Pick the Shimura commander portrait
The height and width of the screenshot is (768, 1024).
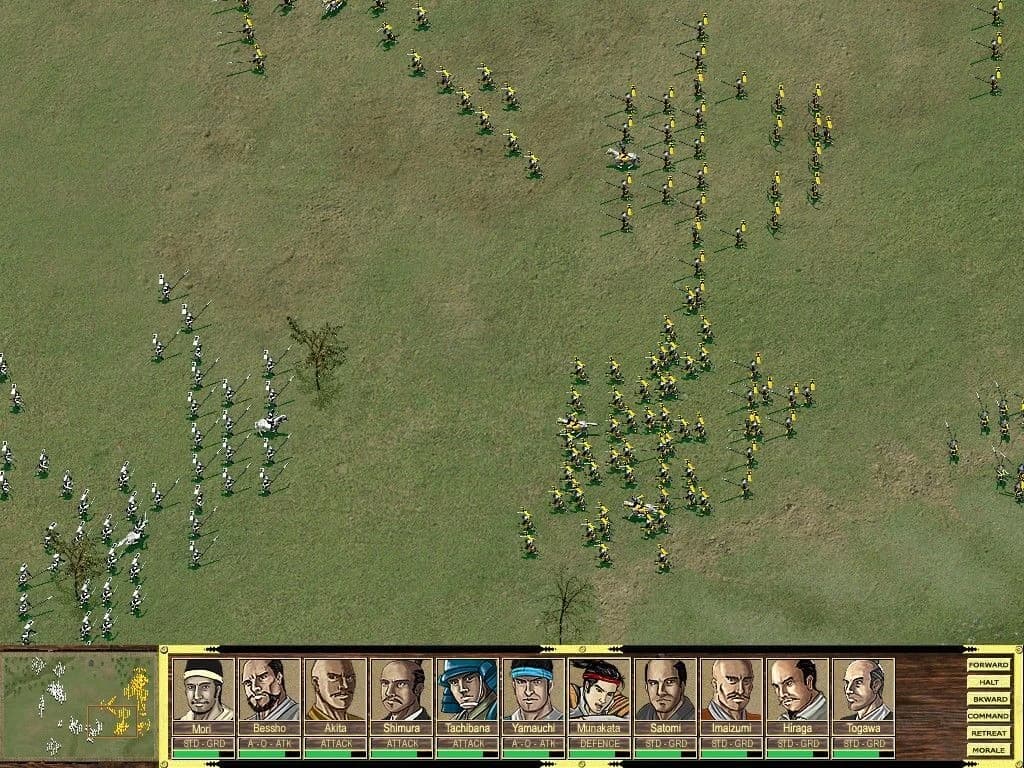coord(401,689)
